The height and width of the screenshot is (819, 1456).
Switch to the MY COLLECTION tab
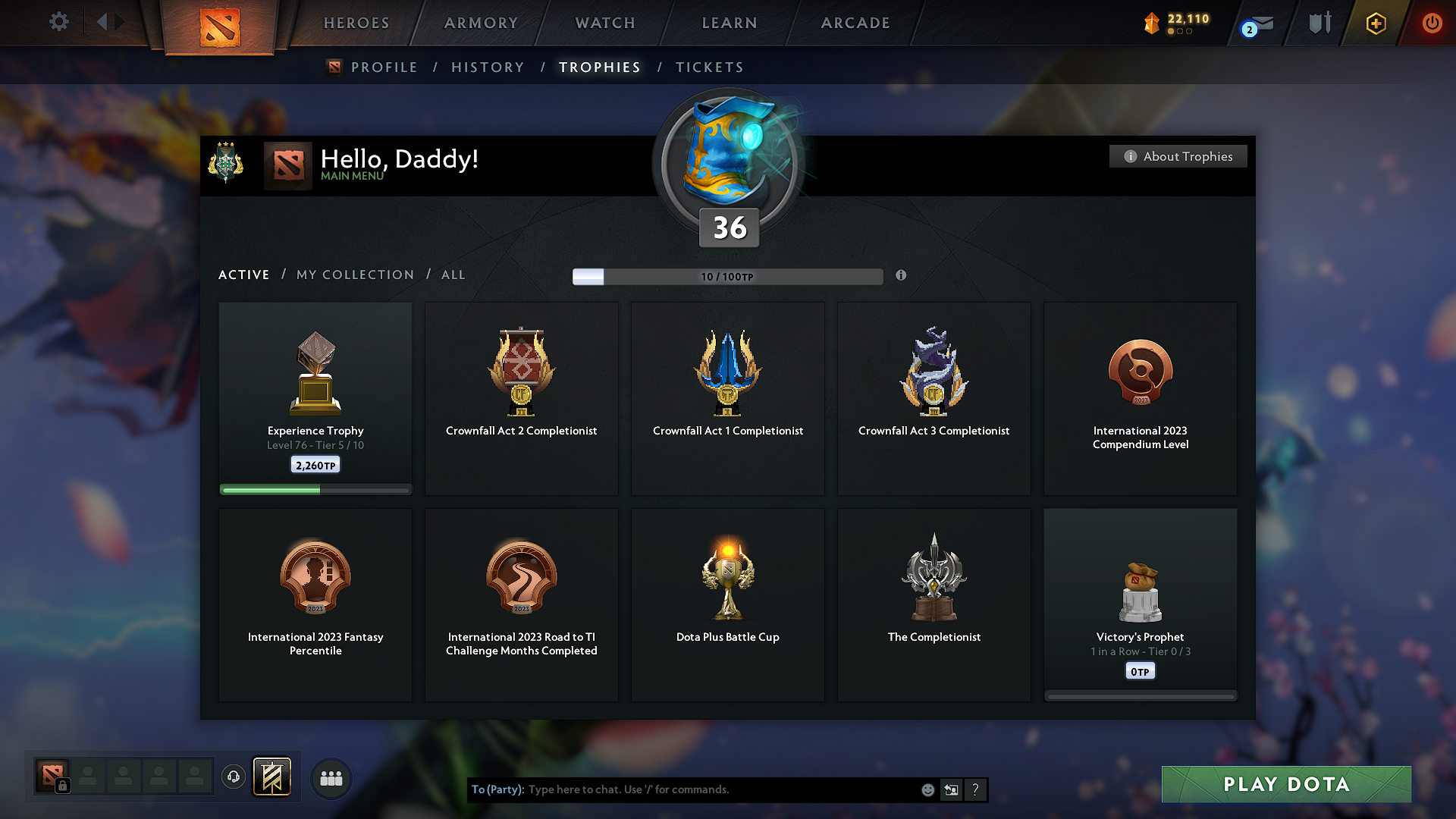coord(354,275)
